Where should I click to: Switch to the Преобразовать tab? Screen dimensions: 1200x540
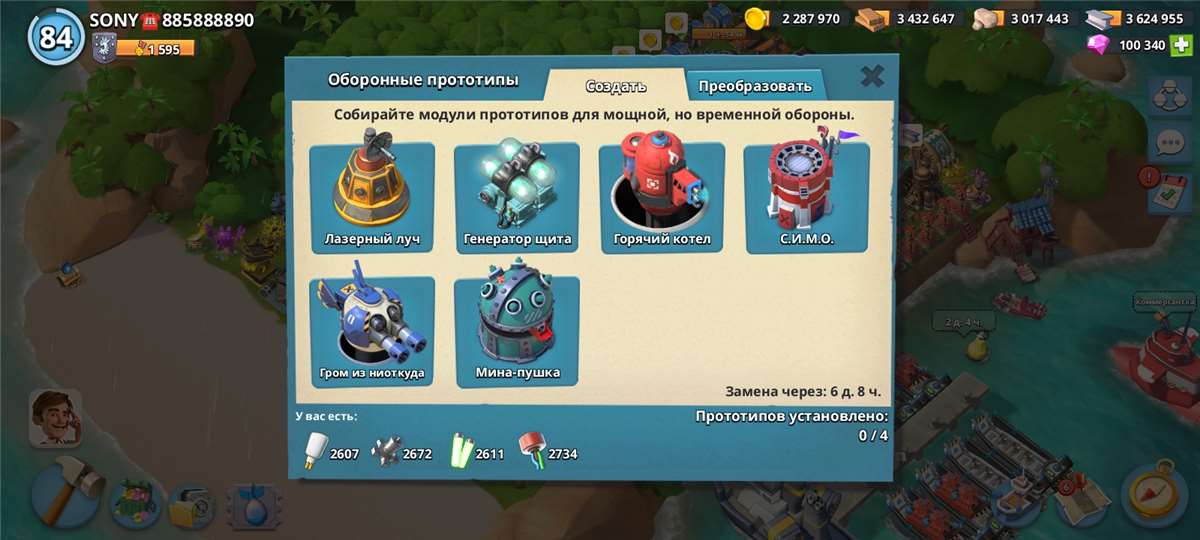755,85
